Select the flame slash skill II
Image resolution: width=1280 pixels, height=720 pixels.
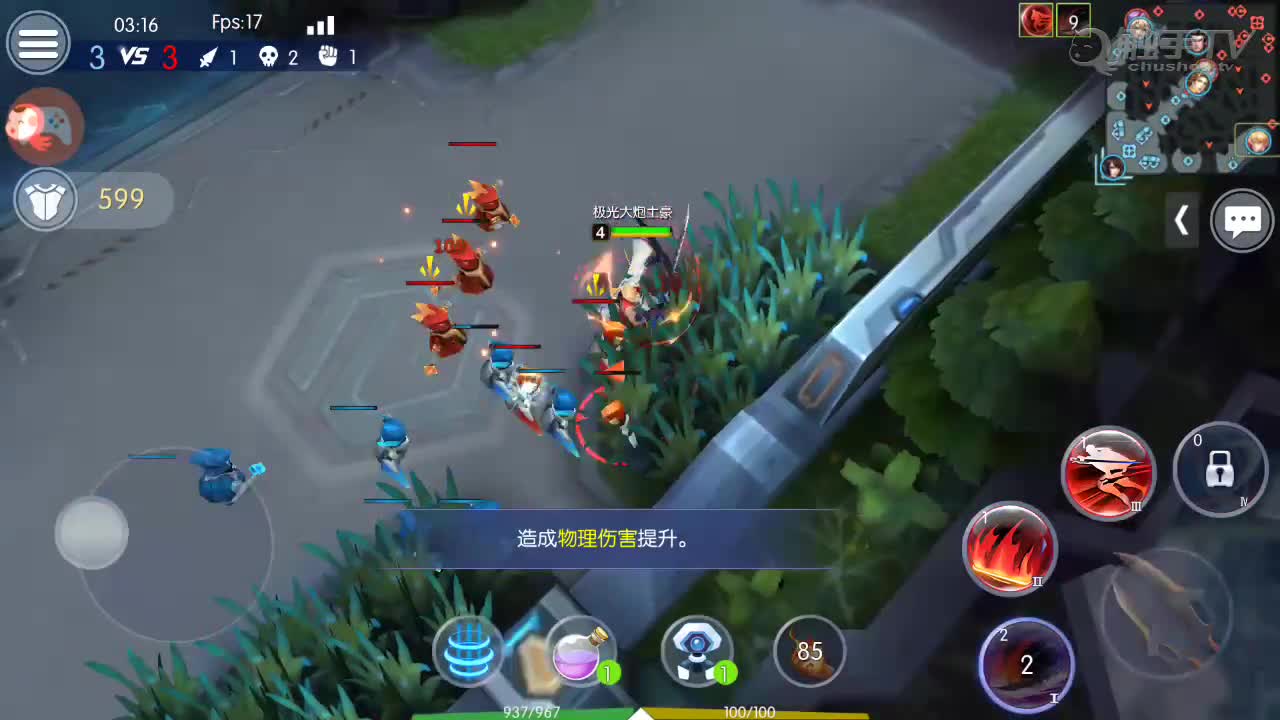(1009, 548)
